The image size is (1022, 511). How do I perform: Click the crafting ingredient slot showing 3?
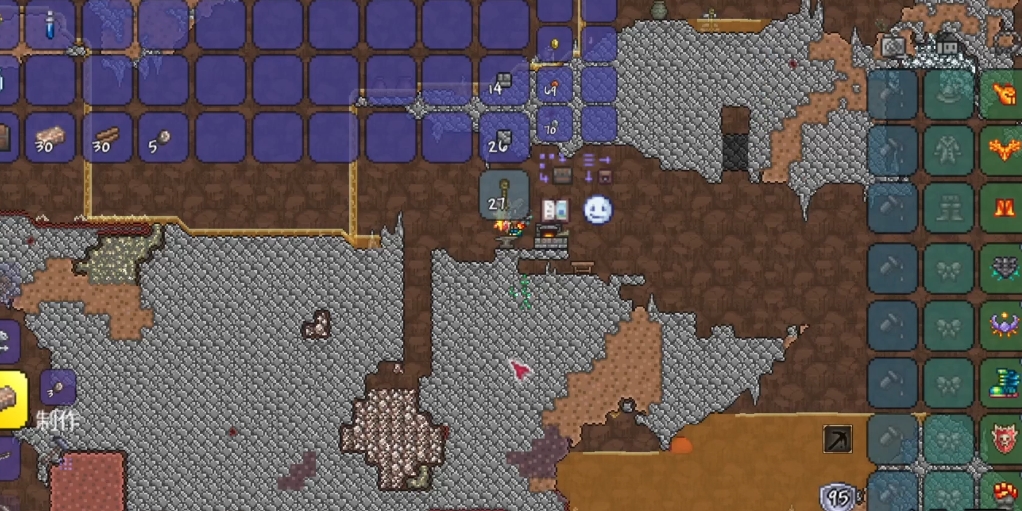tap(58, 387)
